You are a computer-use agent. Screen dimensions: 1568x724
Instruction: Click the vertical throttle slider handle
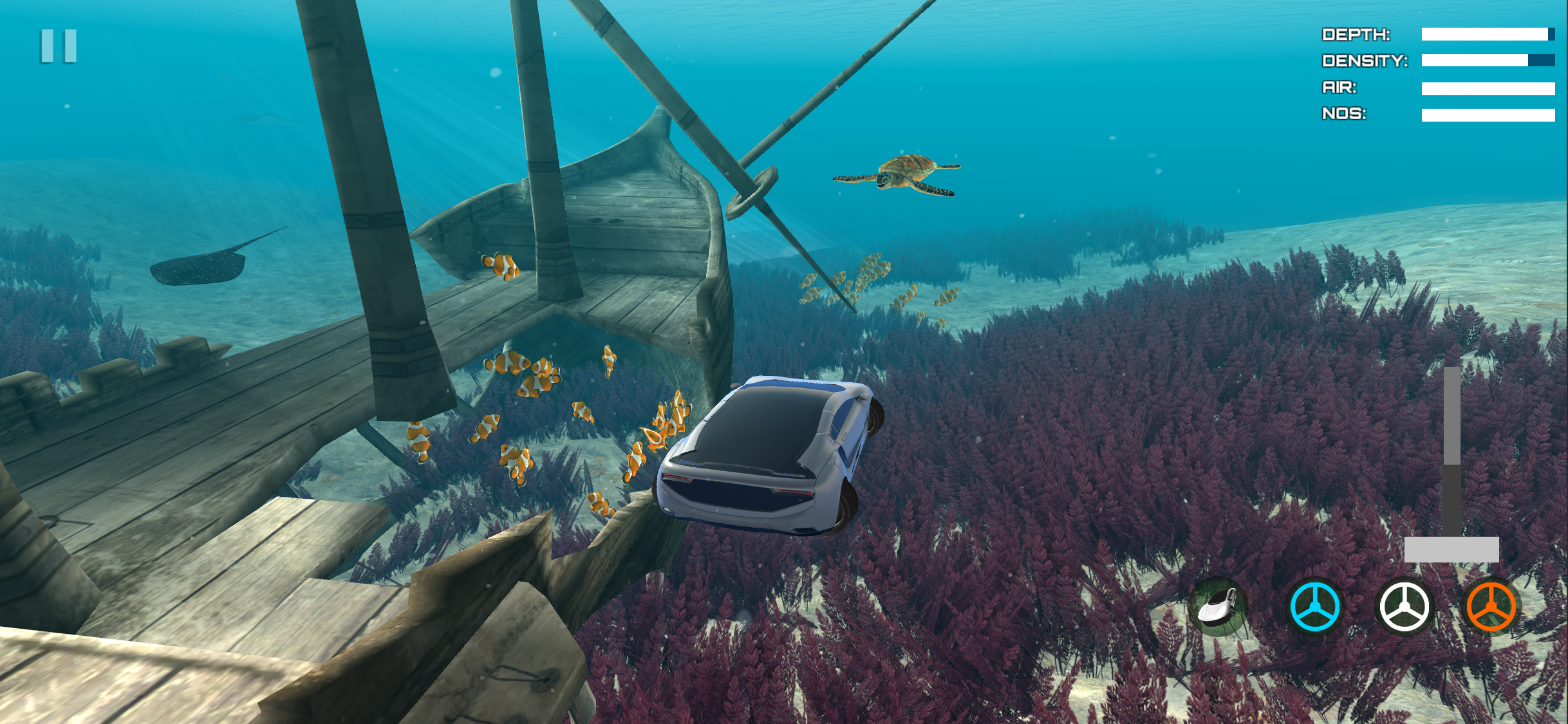coord(1451,549)
